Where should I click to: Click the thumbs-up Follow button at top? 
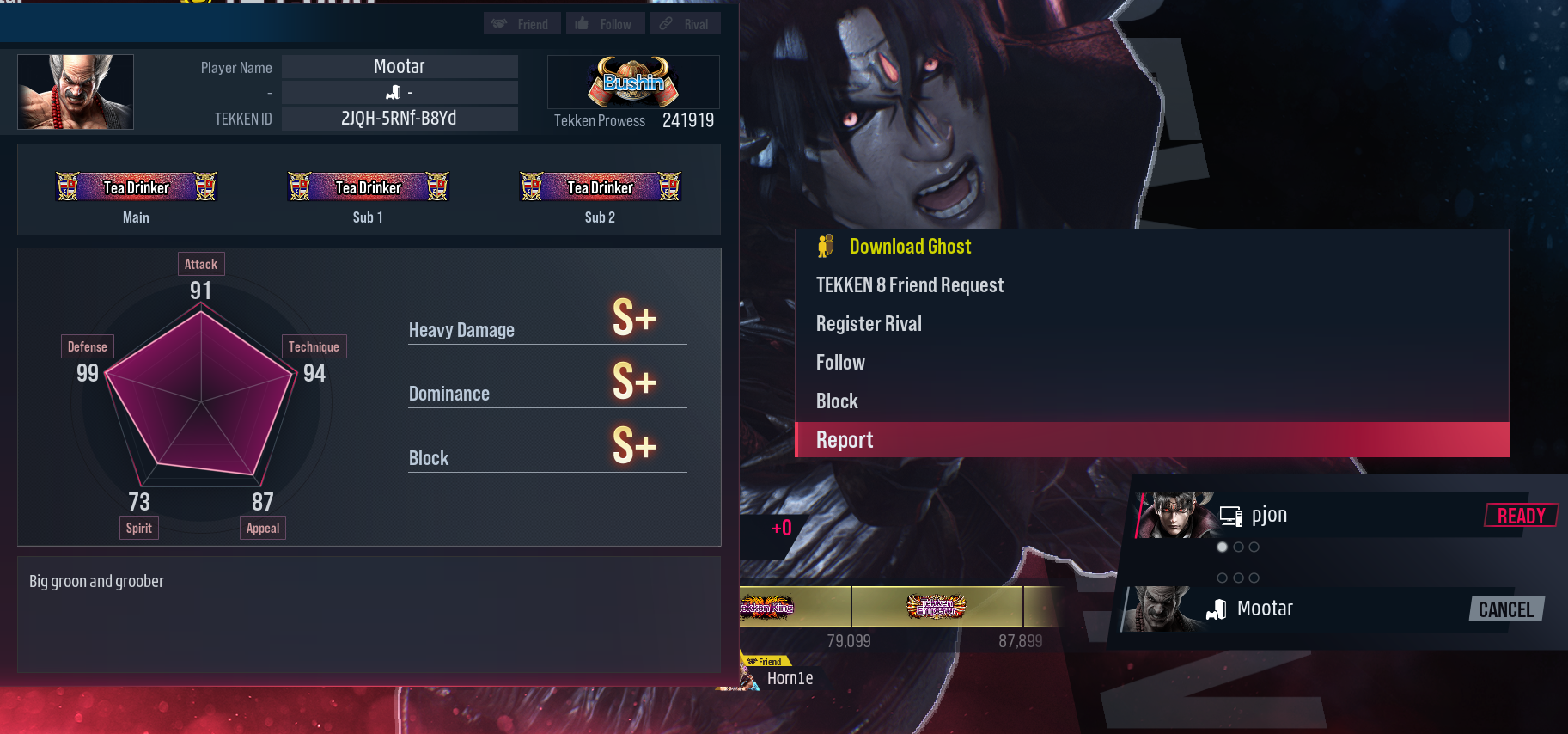[604, 24]
